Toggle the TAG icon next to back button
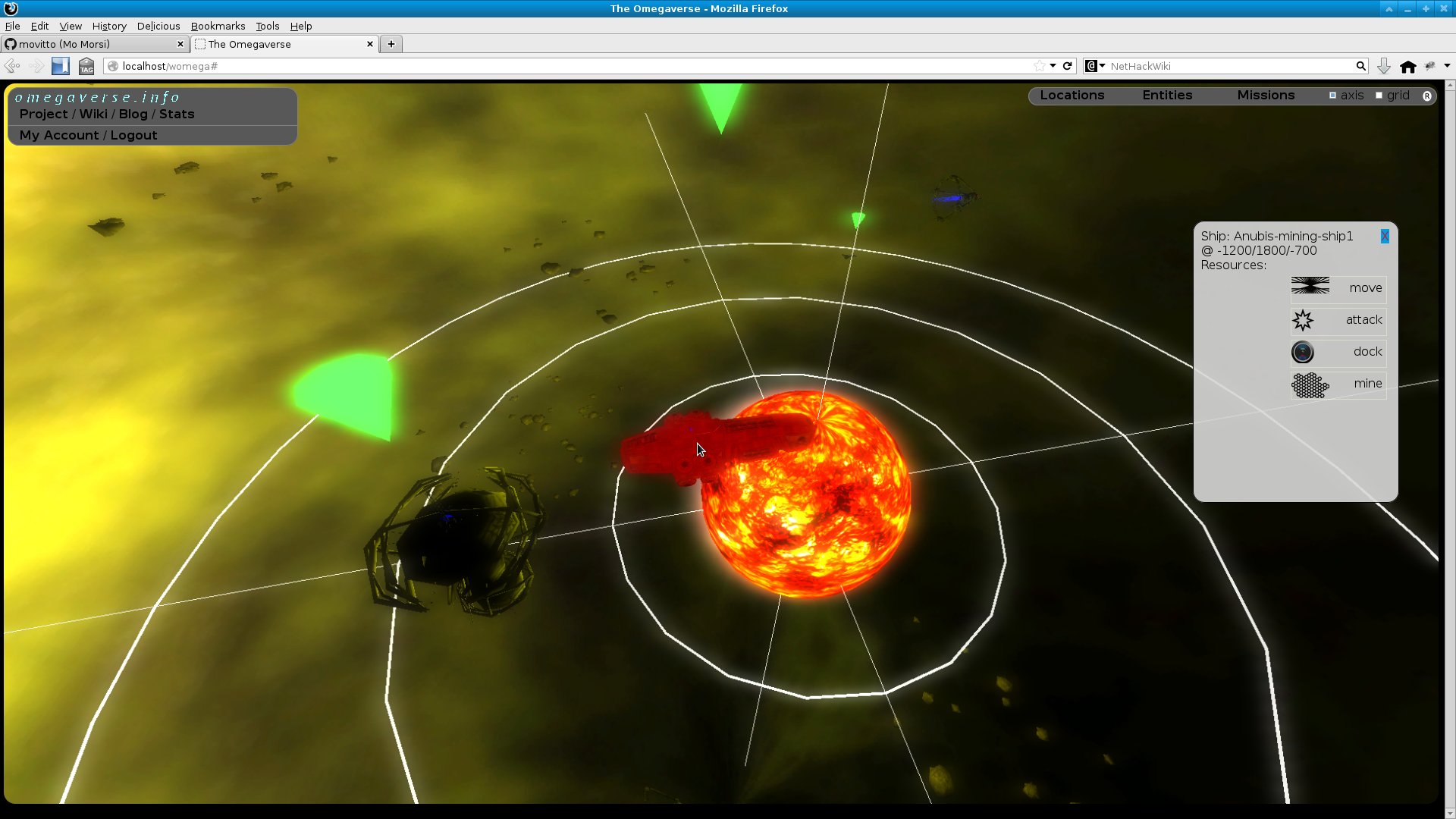Viewport: 1456px width, 819px height. (86, 66)
